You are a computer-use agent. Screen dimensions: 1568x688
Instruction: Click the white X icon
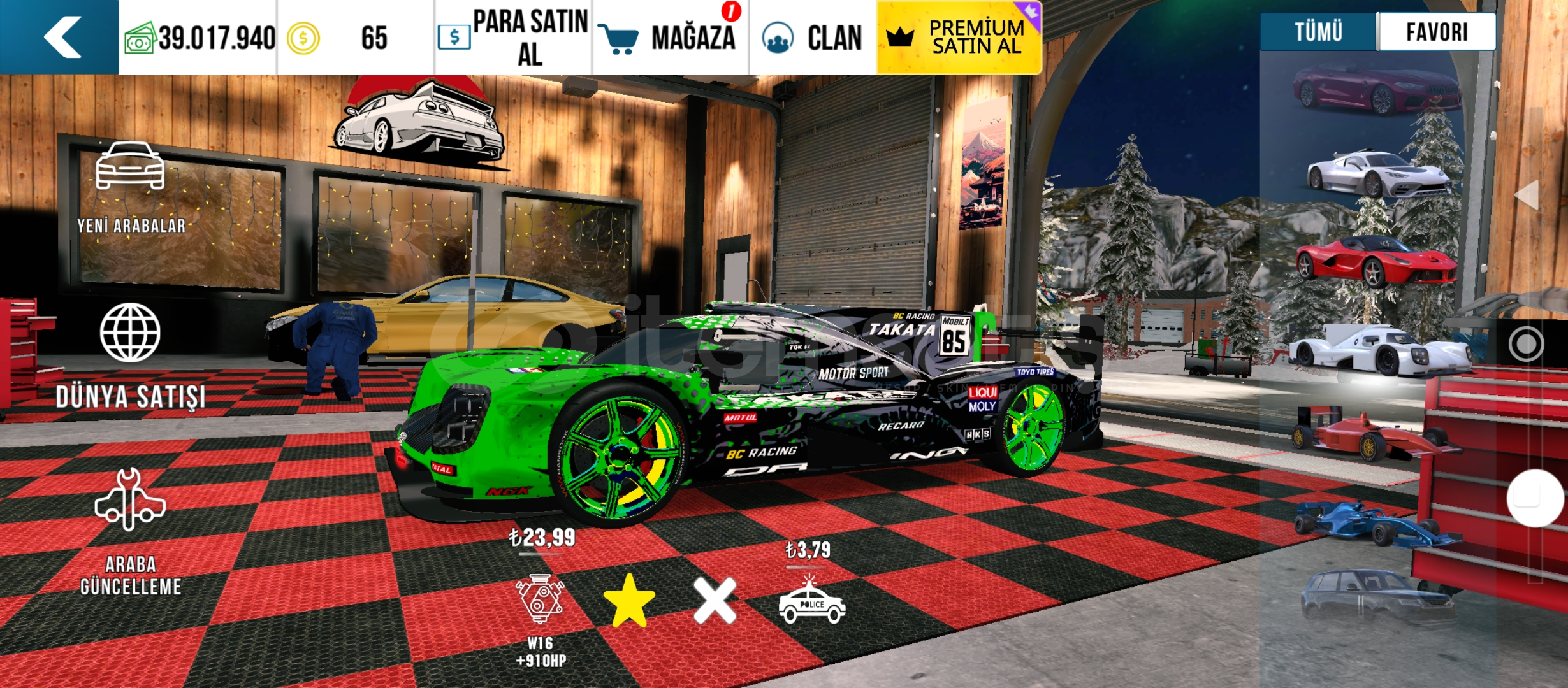[715, 600]
